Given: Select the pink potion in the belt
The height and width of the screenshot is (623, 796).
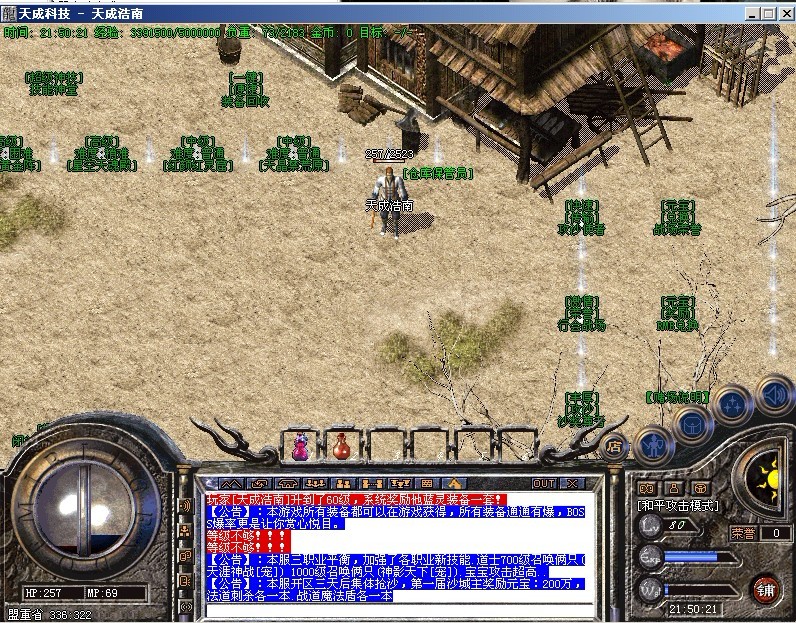Looking at the screenshot, I should coord(299,447).
